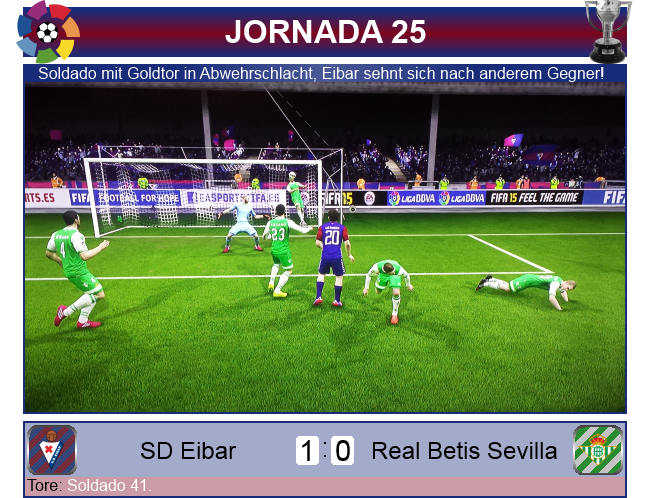This screenshot has width=650, height=498.
Task: Select the silver trophy icon
Action: pyautogui.click(x=607, y=30)
